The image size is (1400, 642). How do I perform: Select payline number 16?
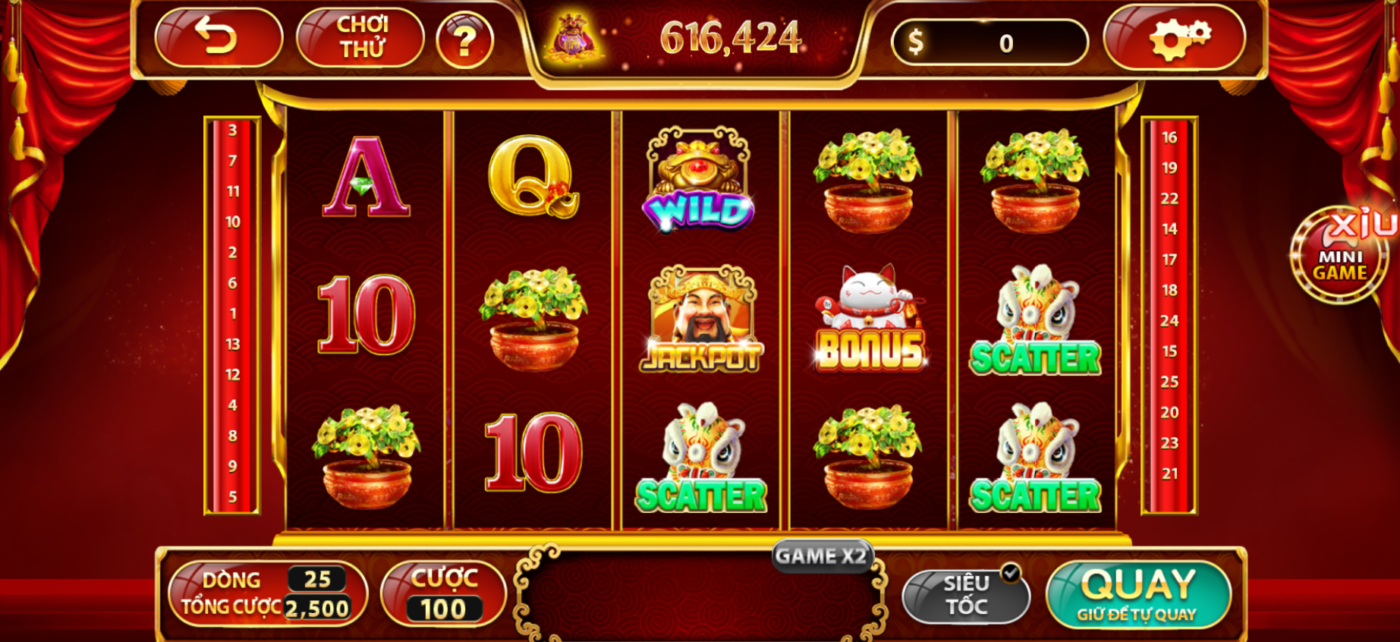(x=1169, y=137)
